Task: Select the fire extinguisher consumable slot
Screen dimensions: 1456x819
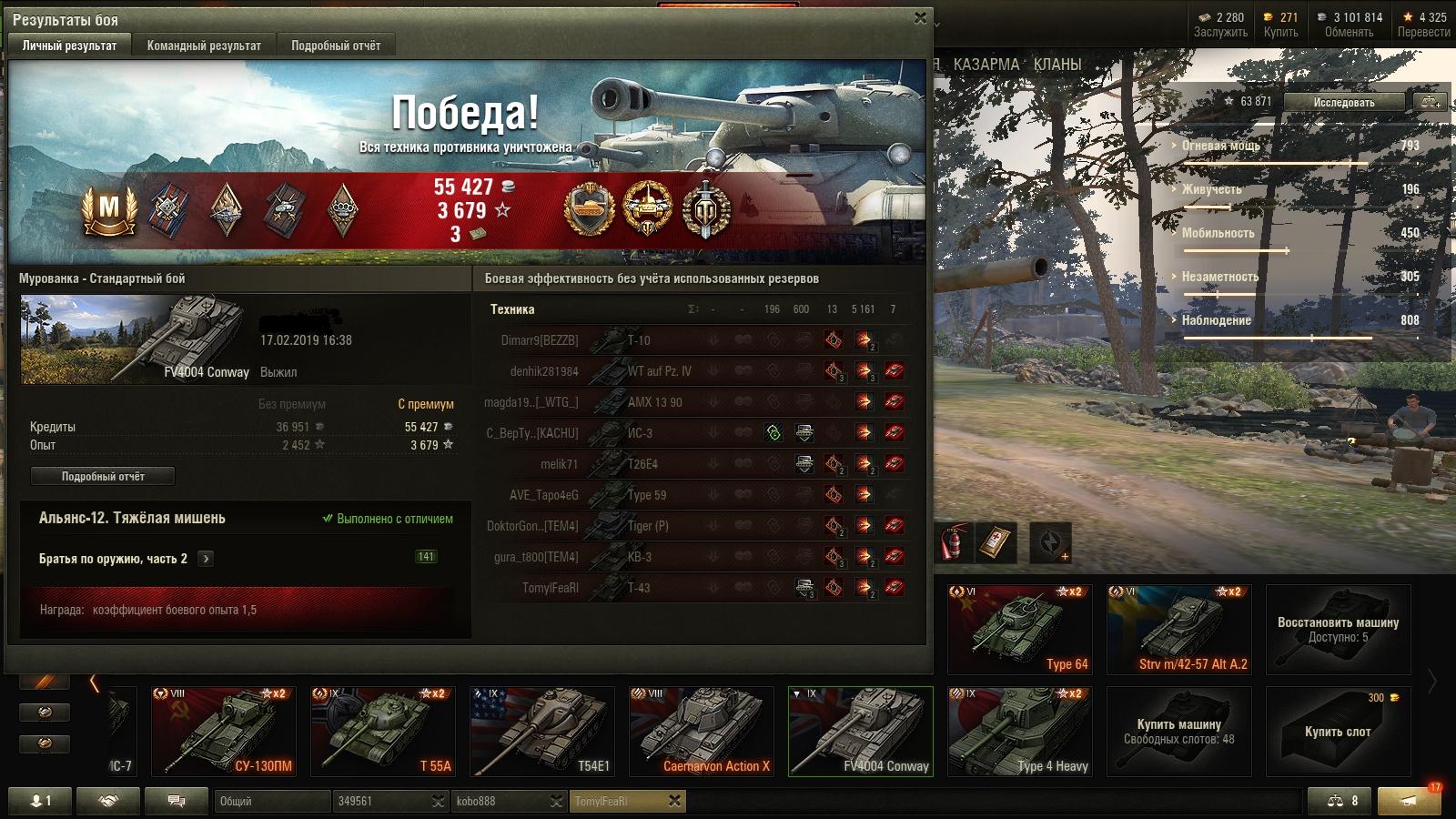Action: [x=951, y=543]
